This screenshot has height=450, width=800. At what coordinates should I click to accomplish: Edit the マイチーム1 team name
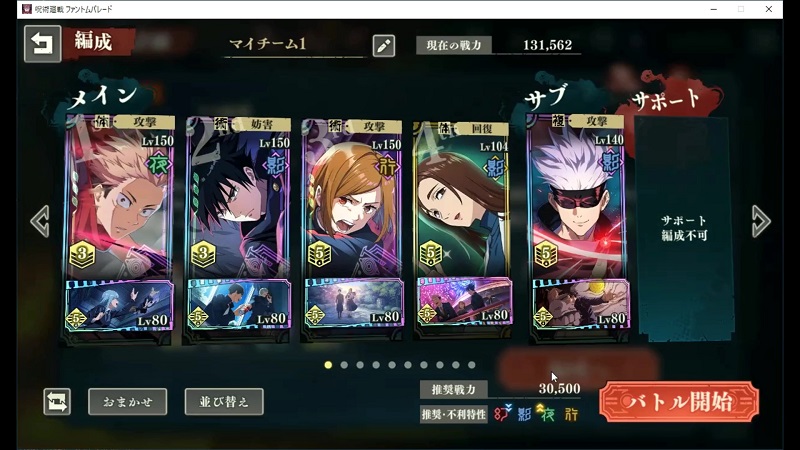(x=383, y=45)
